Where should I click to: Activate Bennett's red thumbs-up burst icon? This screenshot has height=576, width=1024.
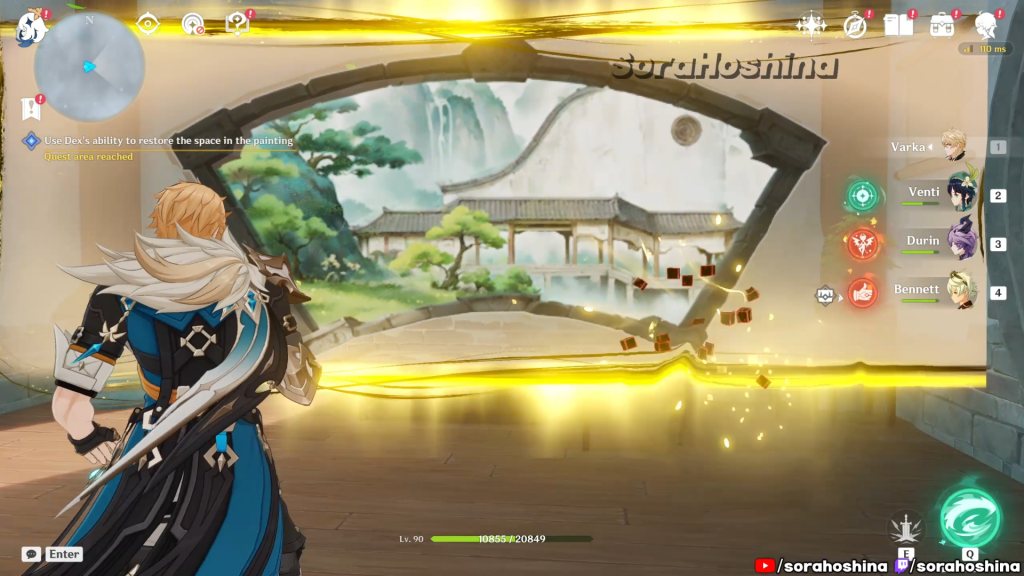point(861,292)
